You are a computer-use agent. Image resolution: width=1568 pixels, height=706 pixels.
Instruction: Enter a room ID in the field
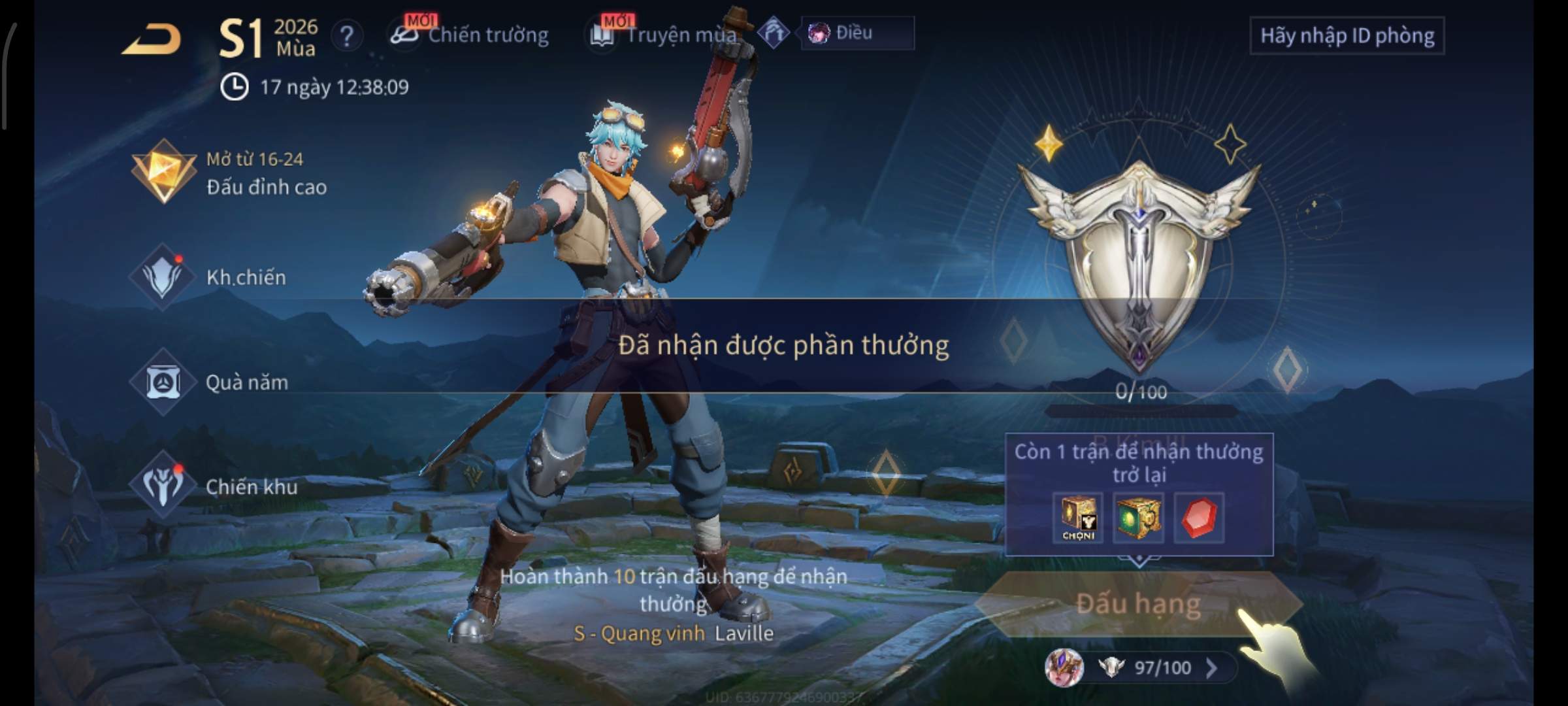[x=1347, y=36]
